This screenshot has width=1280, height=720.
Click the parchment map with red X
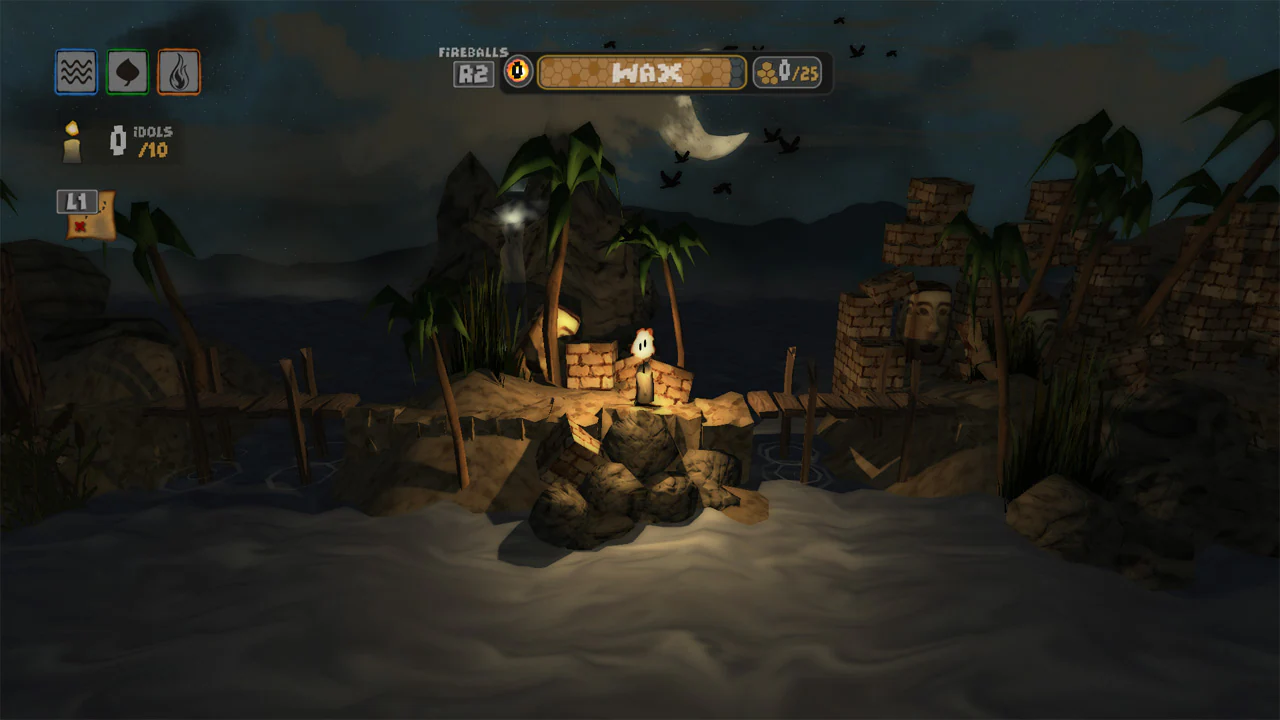(x=96, y=220)
